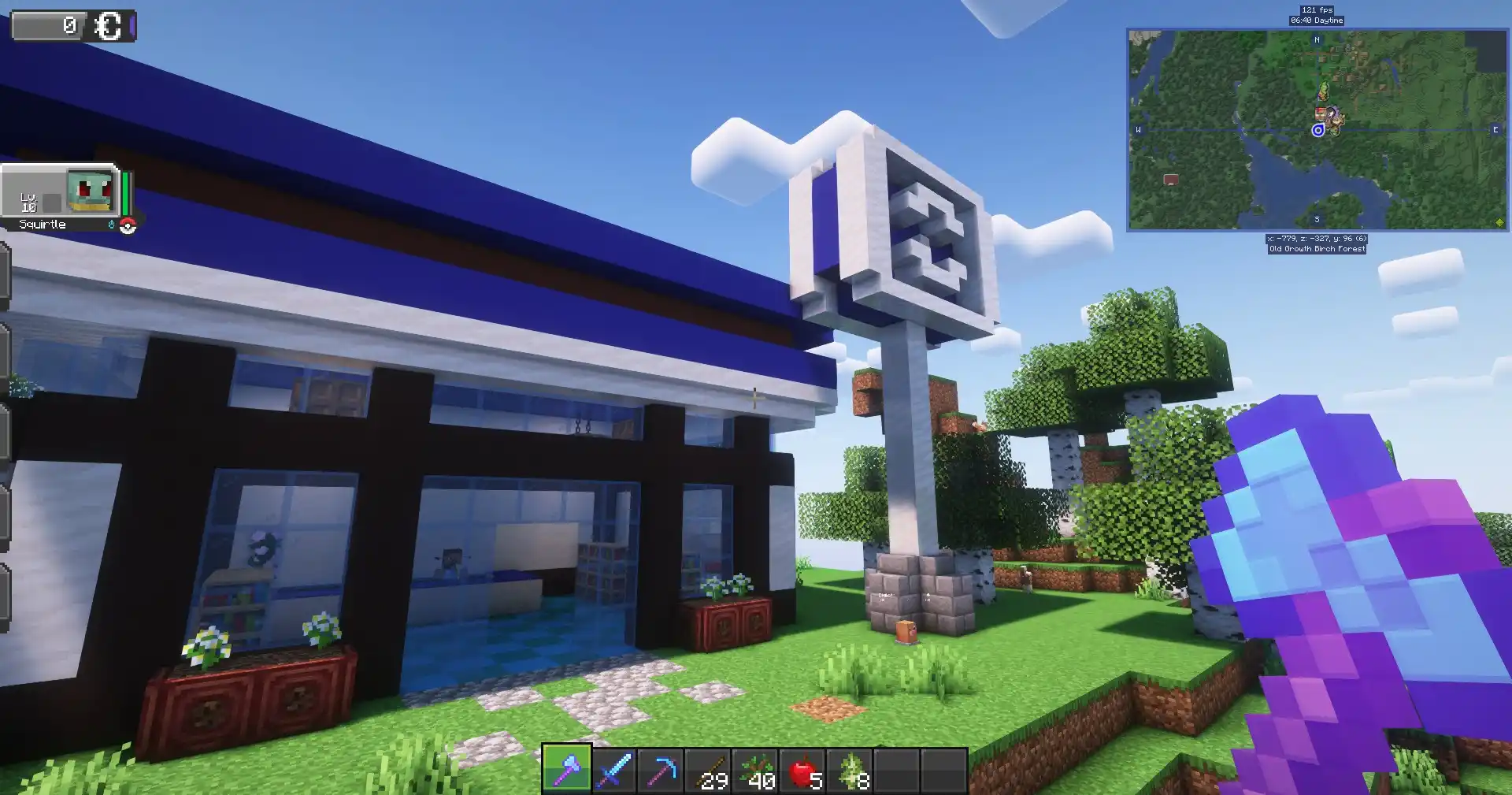1512x795 pixels.
Task: Click the 121 fps counter text
Action: 1317,9
